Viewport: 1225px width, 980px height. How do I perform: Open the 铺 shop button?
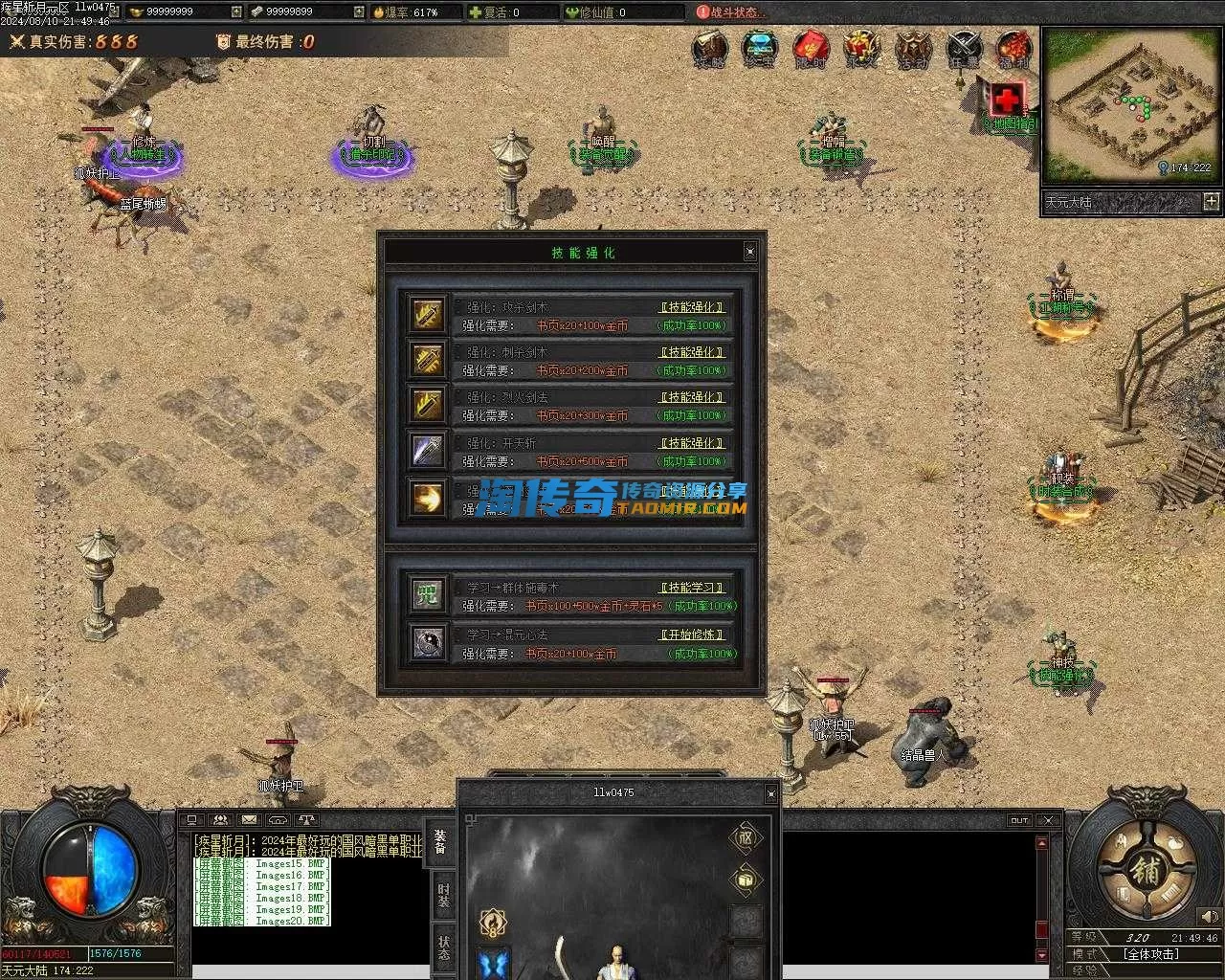[1146, 872]
